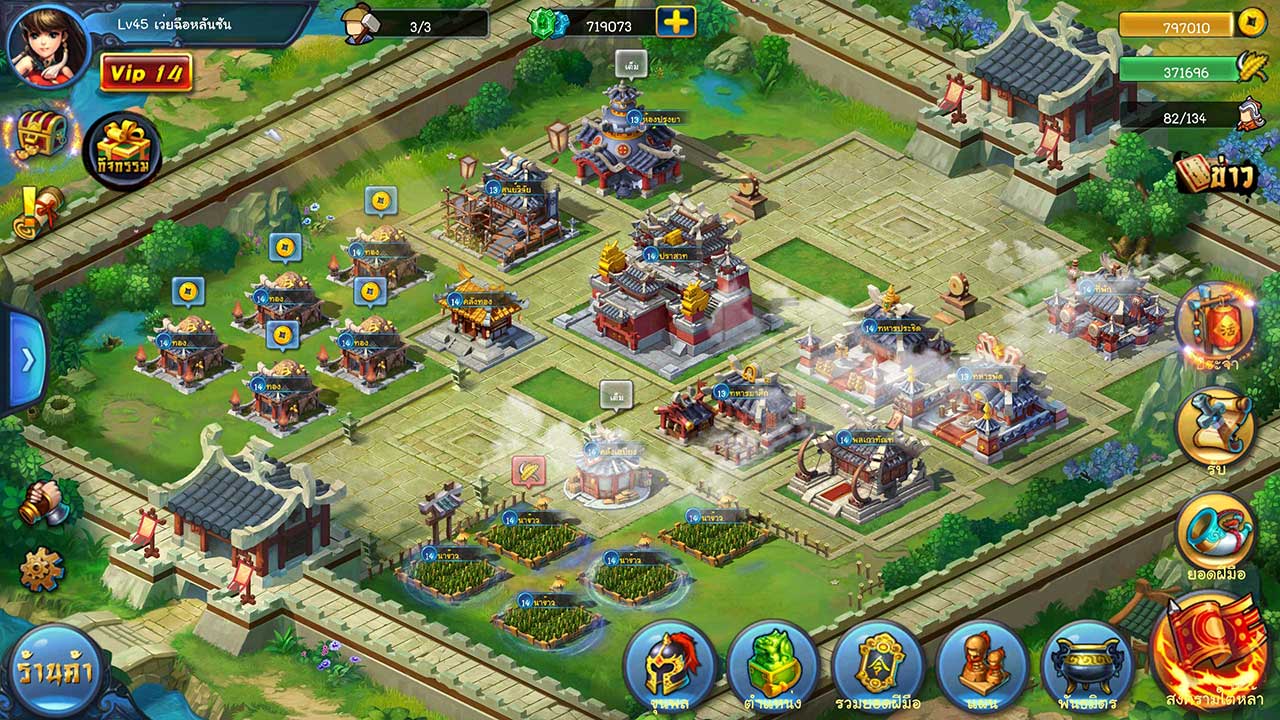Open the round blue shop button
Image resolution: width=1280 pixels, height=720 pixels.
(54, 671)
